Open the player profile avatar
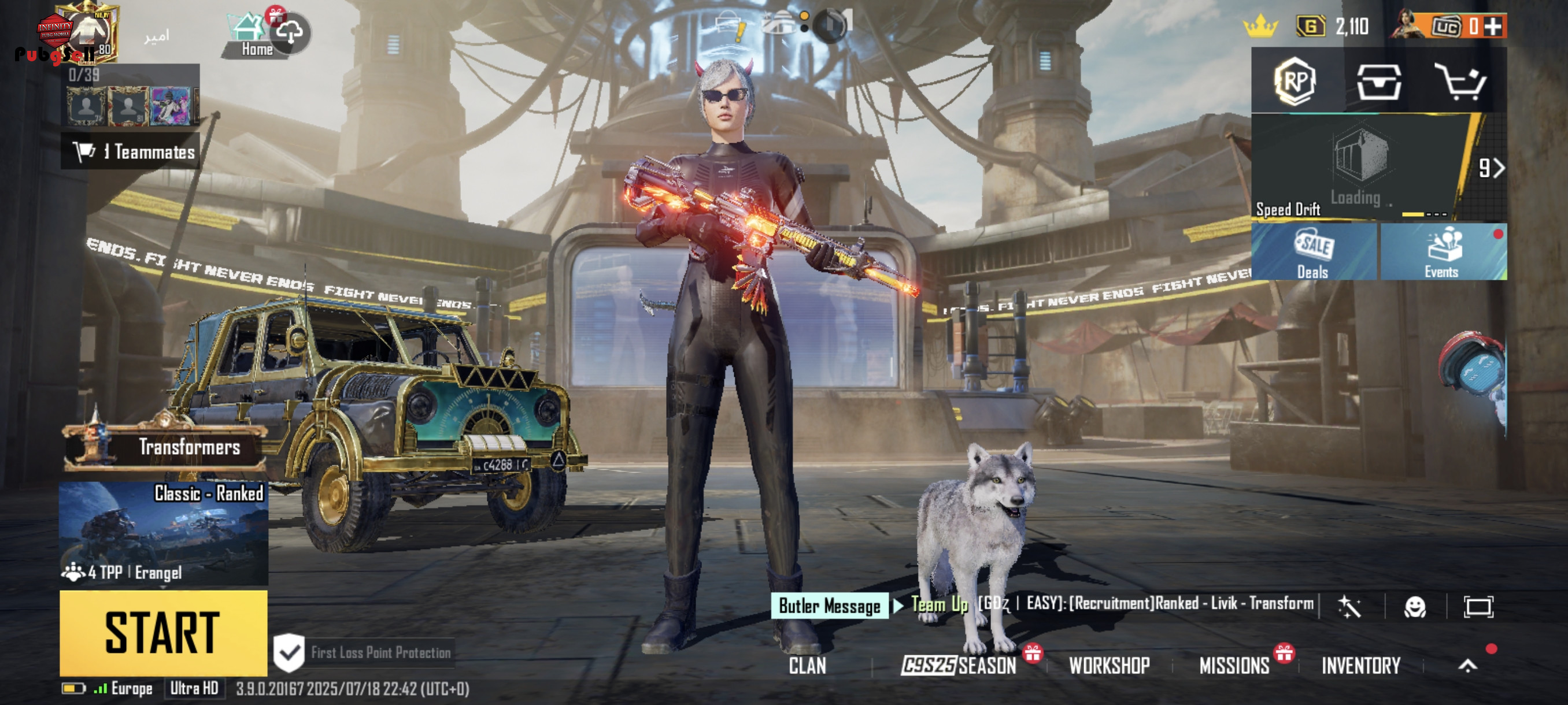The height and width of the screenshot is (705, 1568). [x=88, y=34]
